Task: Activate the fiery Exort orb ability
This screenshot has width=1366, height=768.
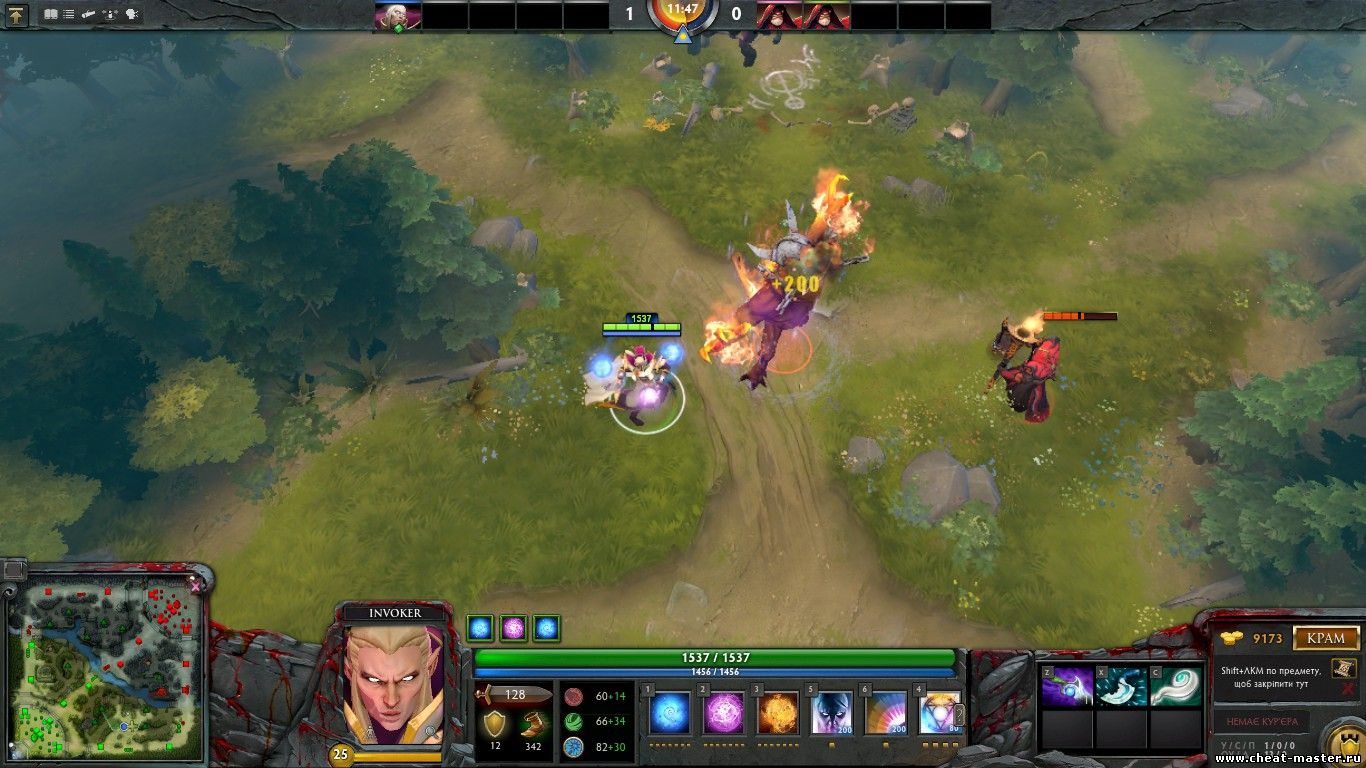Action: [x=777, y=713]
